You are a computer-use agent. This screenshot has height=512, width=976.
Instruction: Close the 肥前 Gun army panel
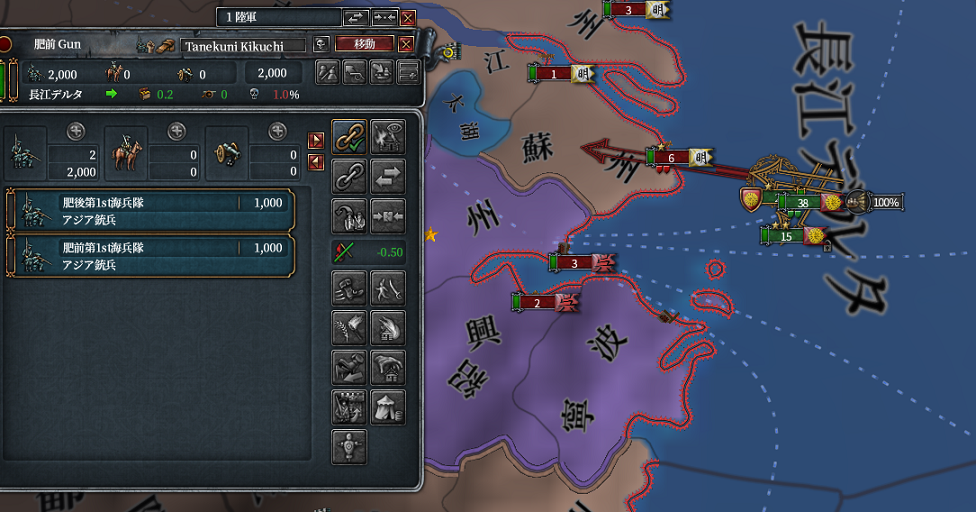point(405,44)
